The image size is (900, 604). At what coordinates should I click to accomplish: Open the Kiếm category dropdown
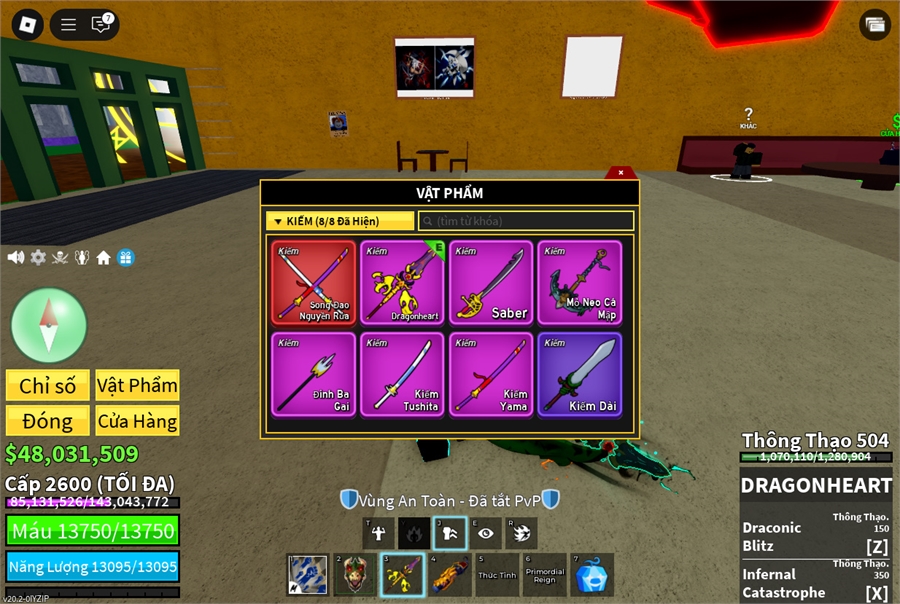coord(339,221)
